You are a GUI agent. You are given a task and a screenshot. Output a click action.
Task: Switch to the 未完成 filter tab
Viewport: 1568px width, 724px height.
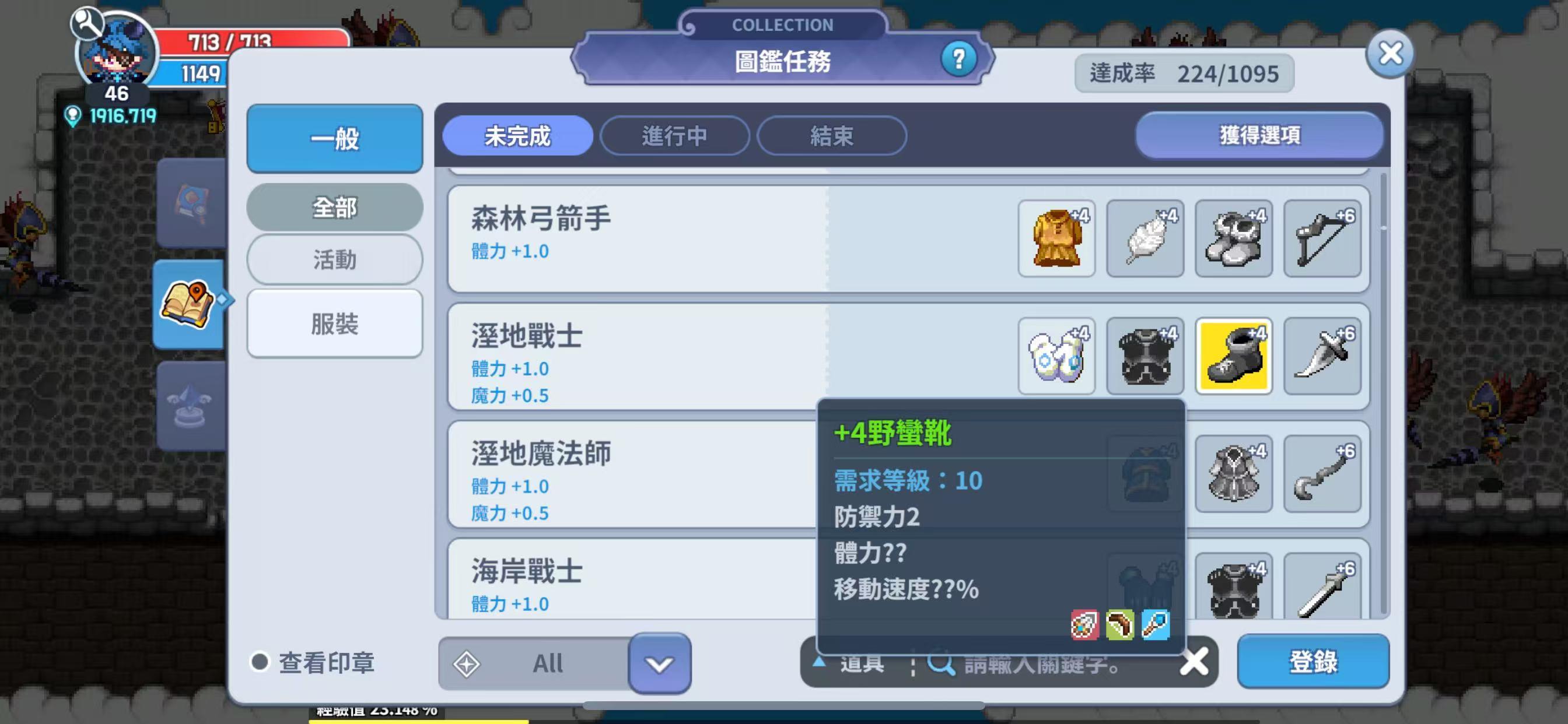[x=518, y=136]
